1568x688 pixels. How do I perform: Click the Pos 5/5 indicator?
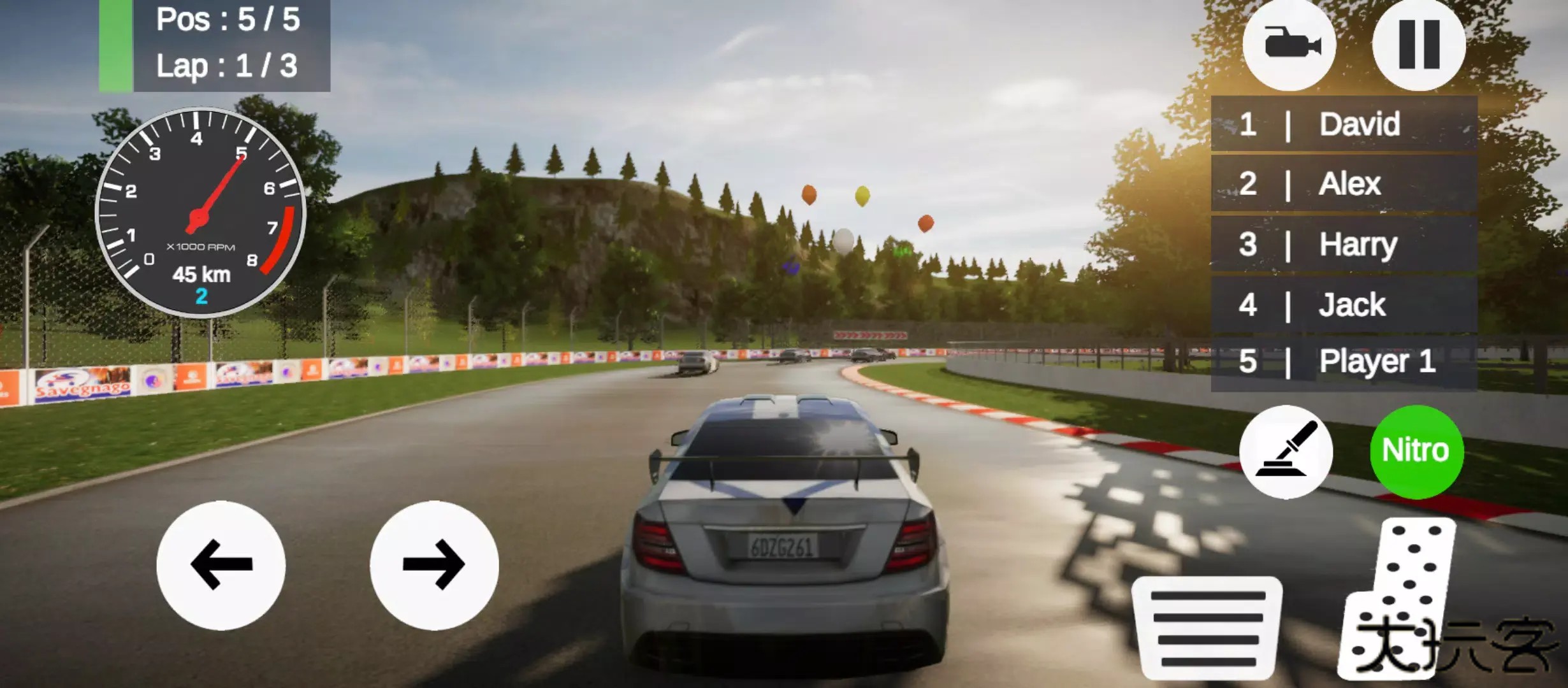(226, 19)
